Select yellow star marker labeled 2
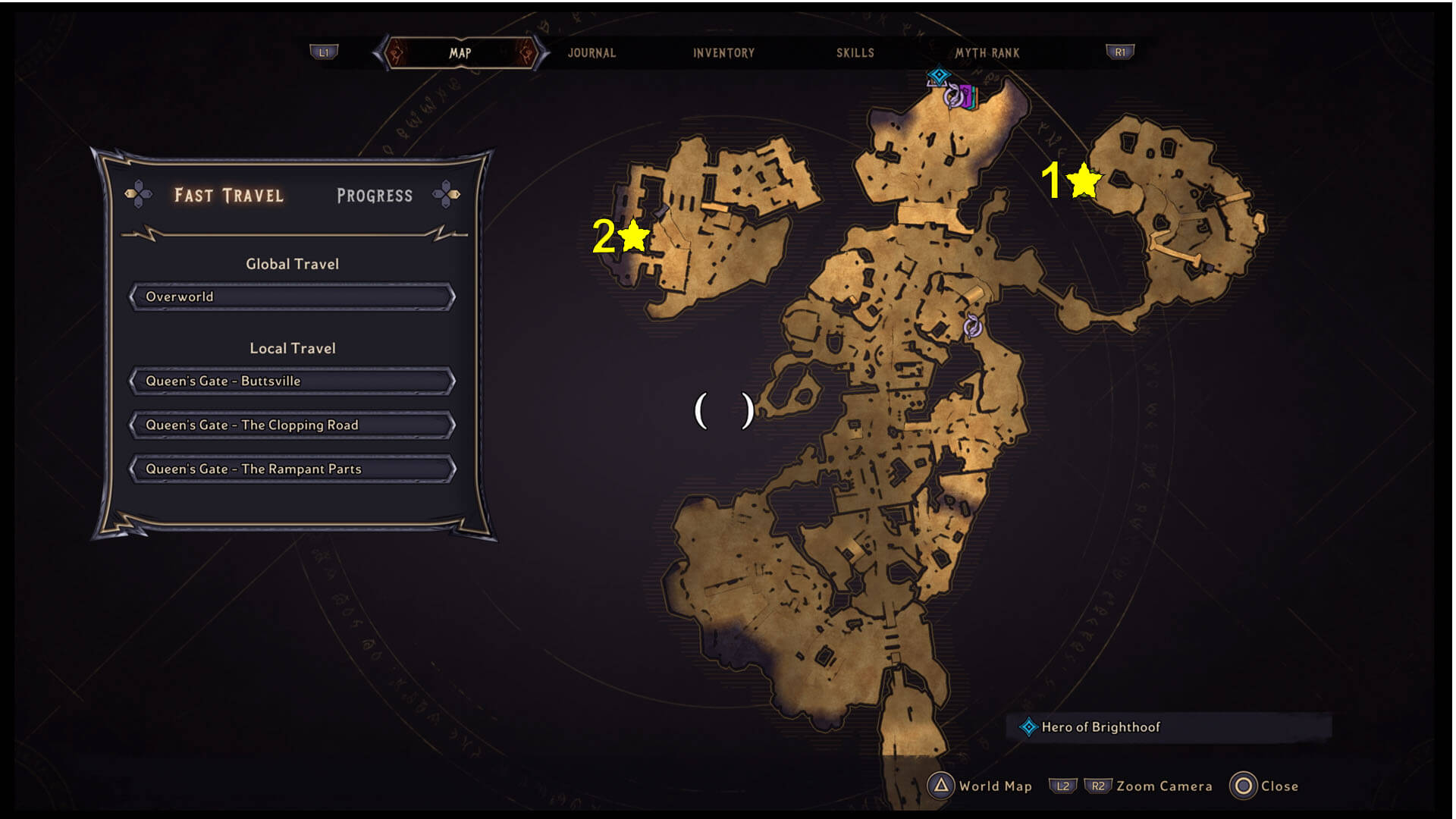This screenshot has width=1456, height=819. coord(634,237)
